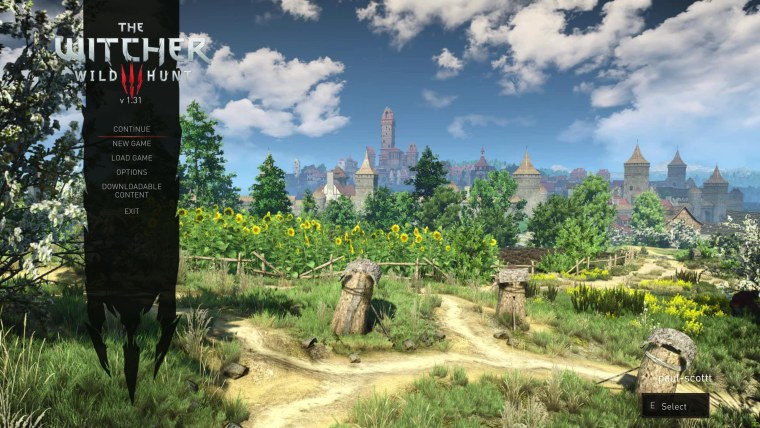This screenshot has height=428, width=760.
Task: Choose Exit to quit the game
Action: [131, 211]
